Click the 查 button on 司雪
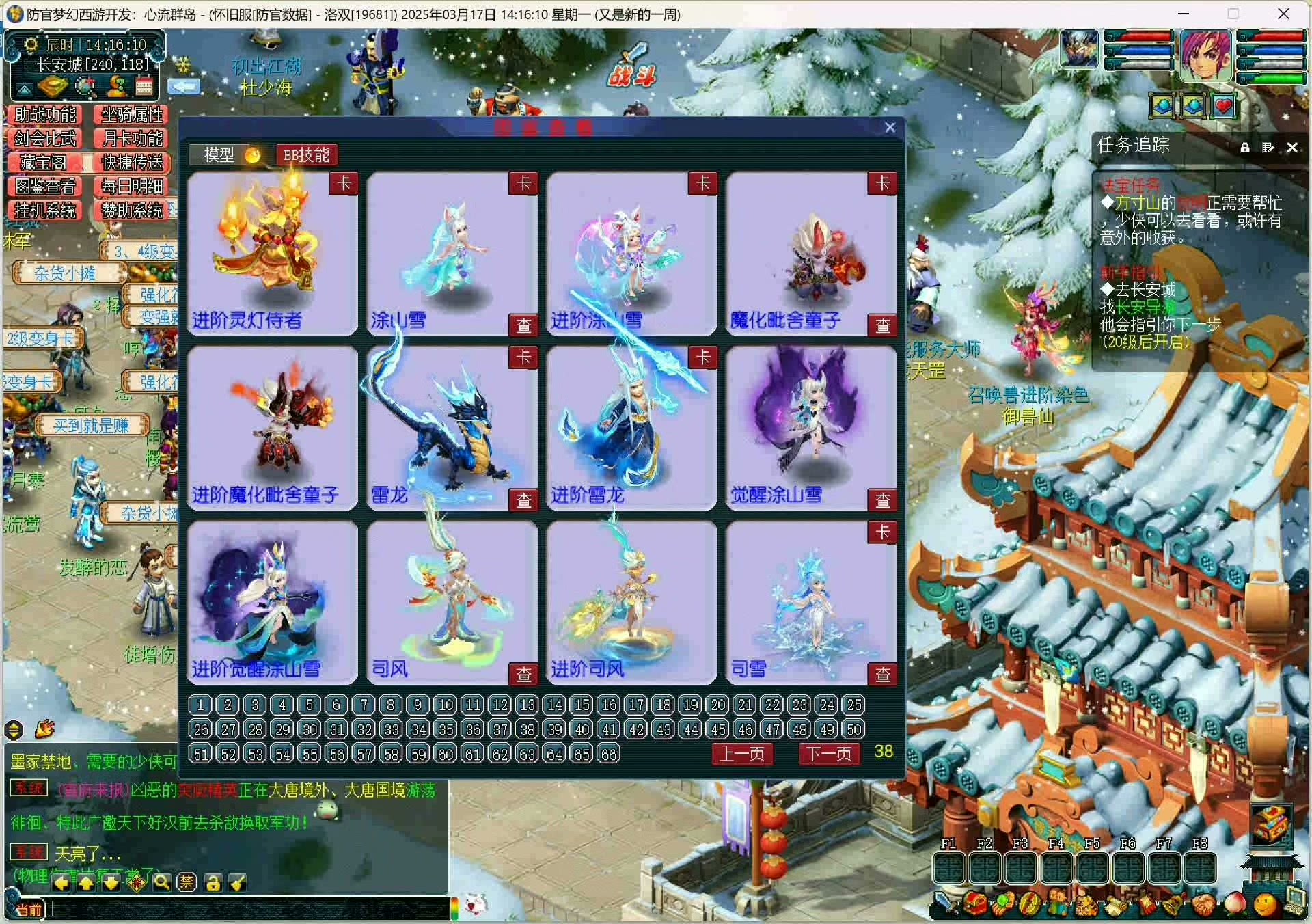 tap(882, 674)
